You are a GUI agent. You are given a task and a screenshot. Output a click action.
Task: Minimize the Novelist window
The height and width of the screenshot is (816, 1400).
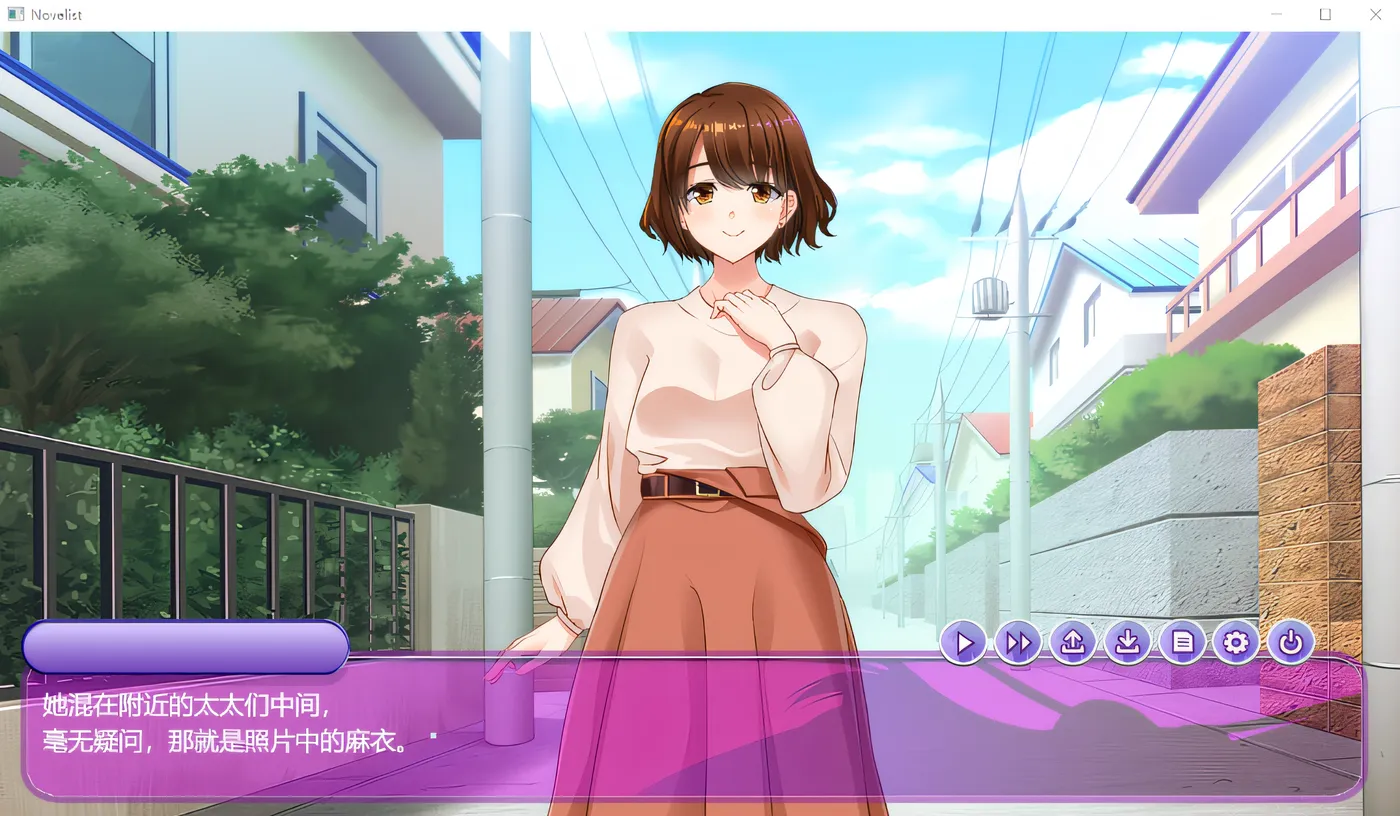click(1276, 15)
